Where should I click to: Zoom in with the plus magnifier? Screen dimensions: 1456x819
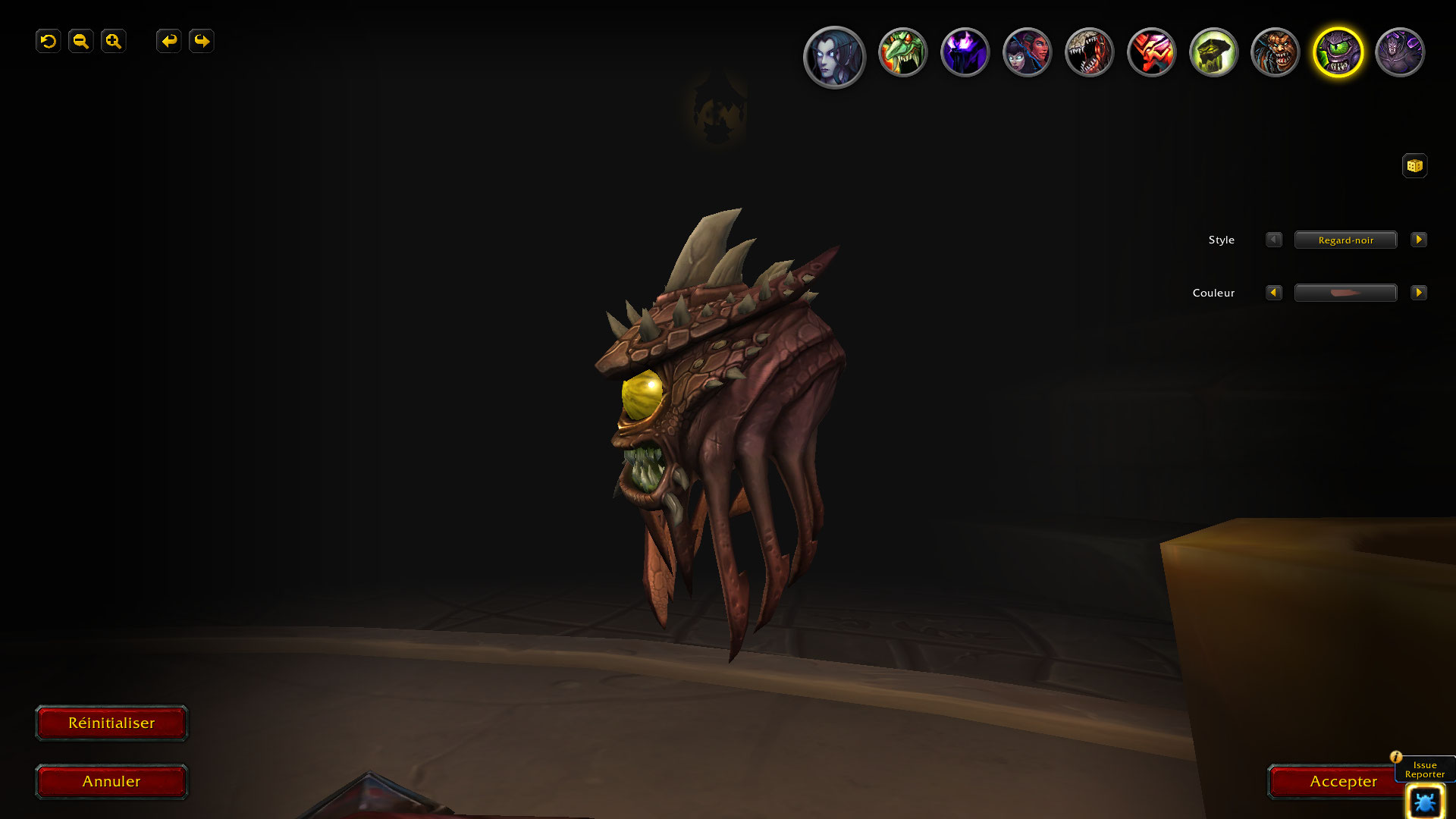(114, 41)
